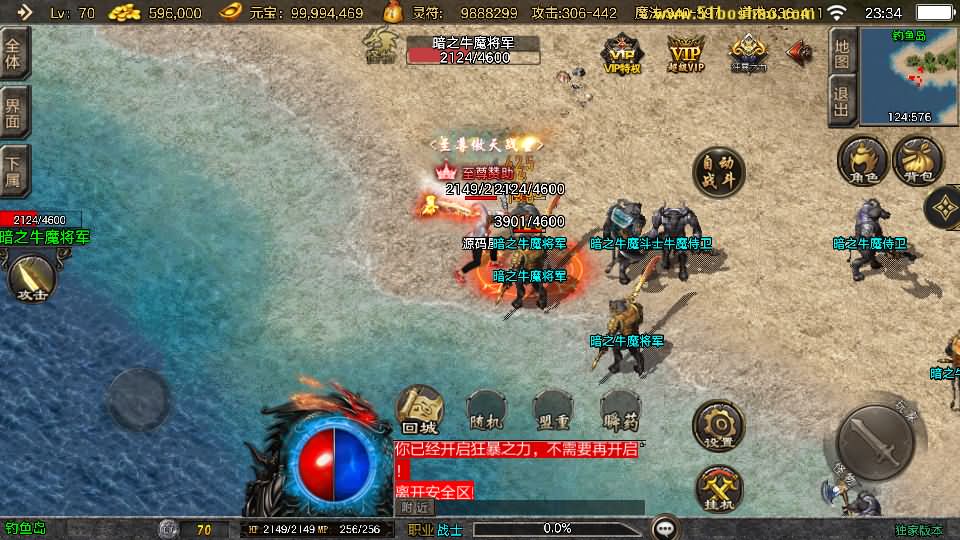Image resolution: width=960 pixels, height=540 pixels.
Task: Start 挂机 auto-farming mode
Action: [718, 490]
